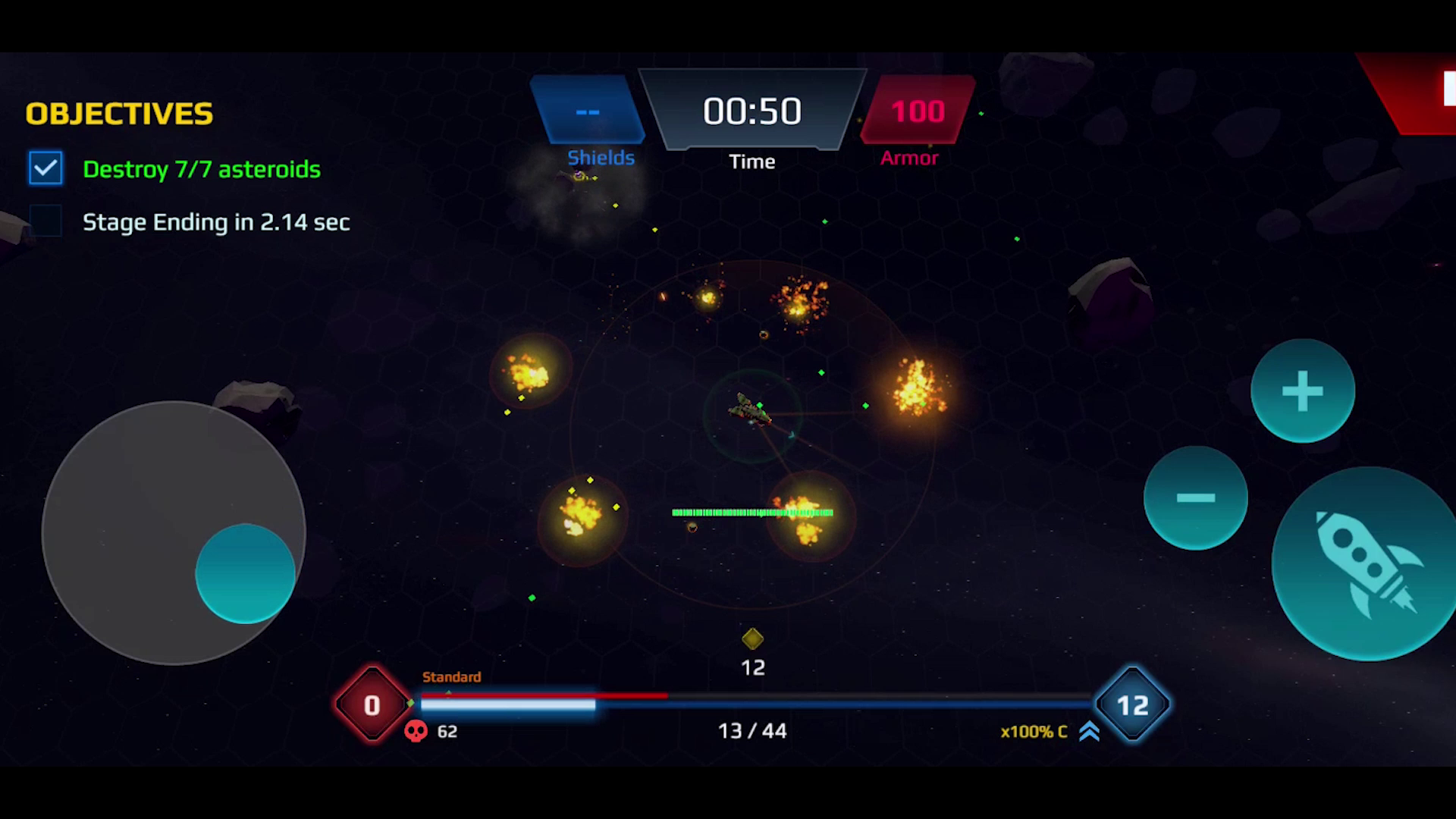The height and width of the screenshot is (819, 1456).
Task: Click the blue diamond showing level 12
Action: tap(1132, 705)
